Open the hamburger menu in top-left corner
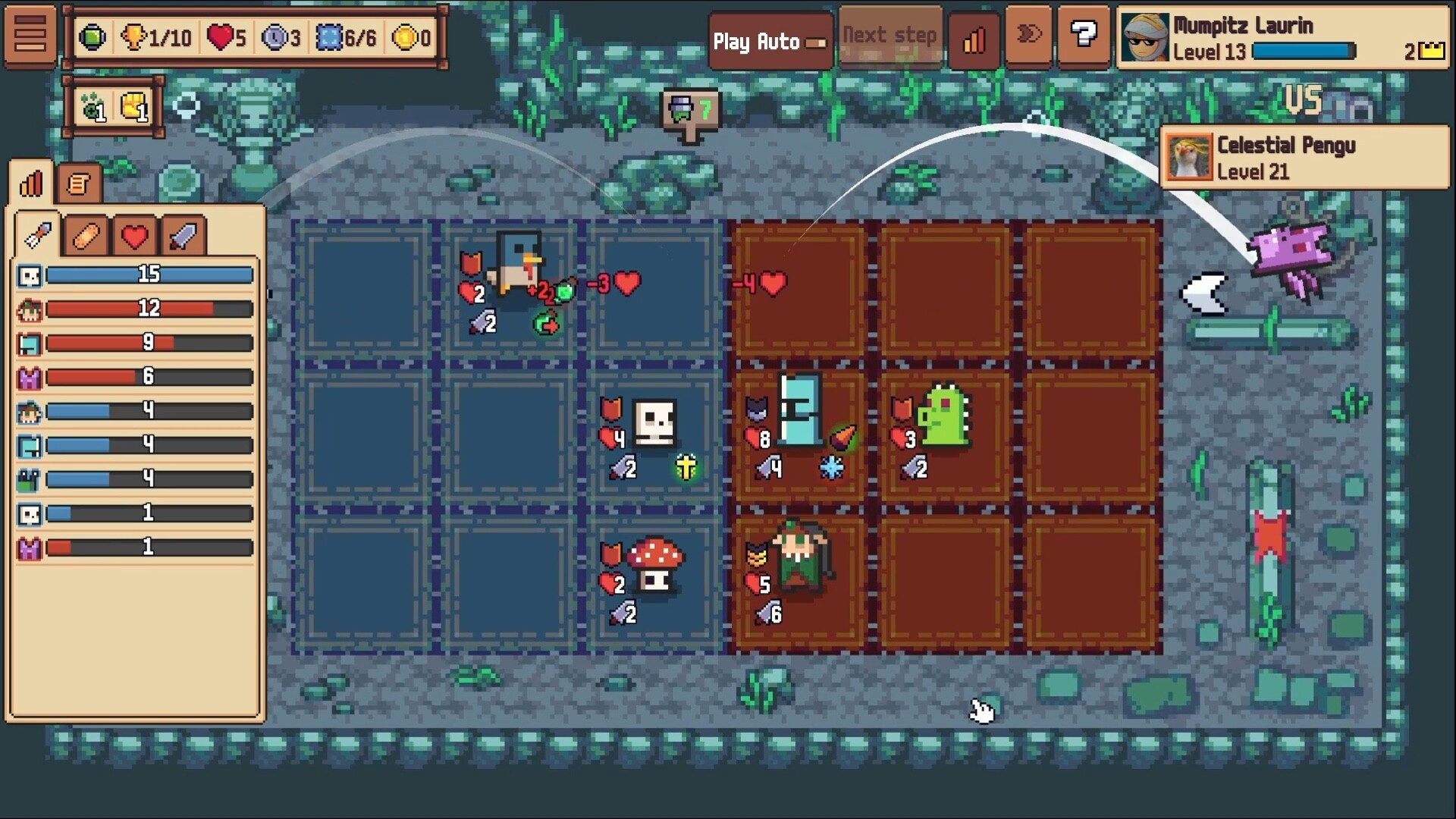 [x=30, y=36]
